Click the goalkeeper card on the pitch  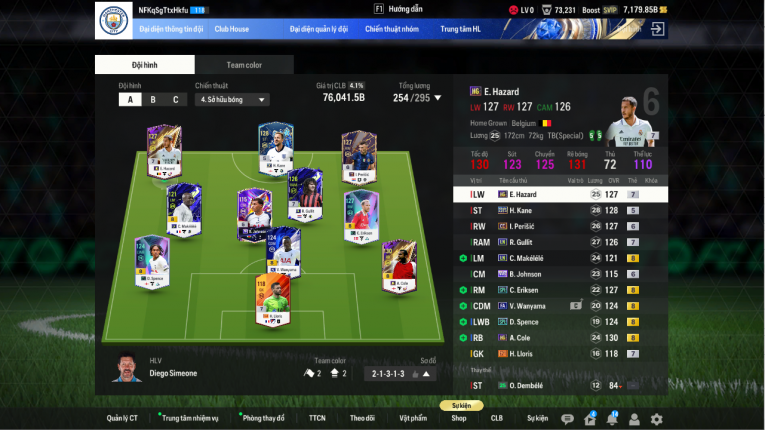pyautogui.click(x=271, y=301)
